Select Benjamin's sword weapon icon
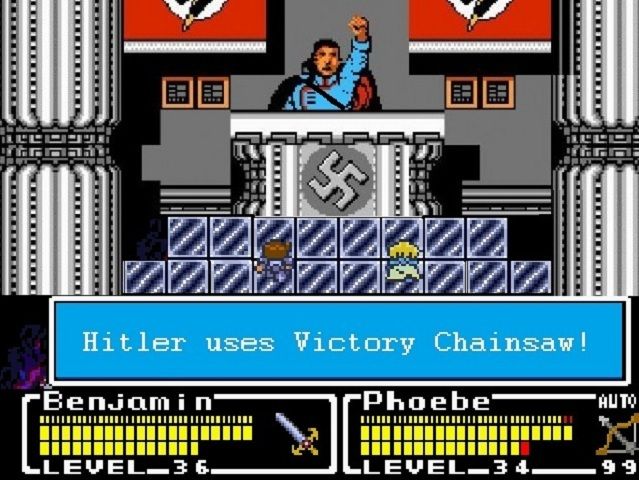 tap(297, 432)
